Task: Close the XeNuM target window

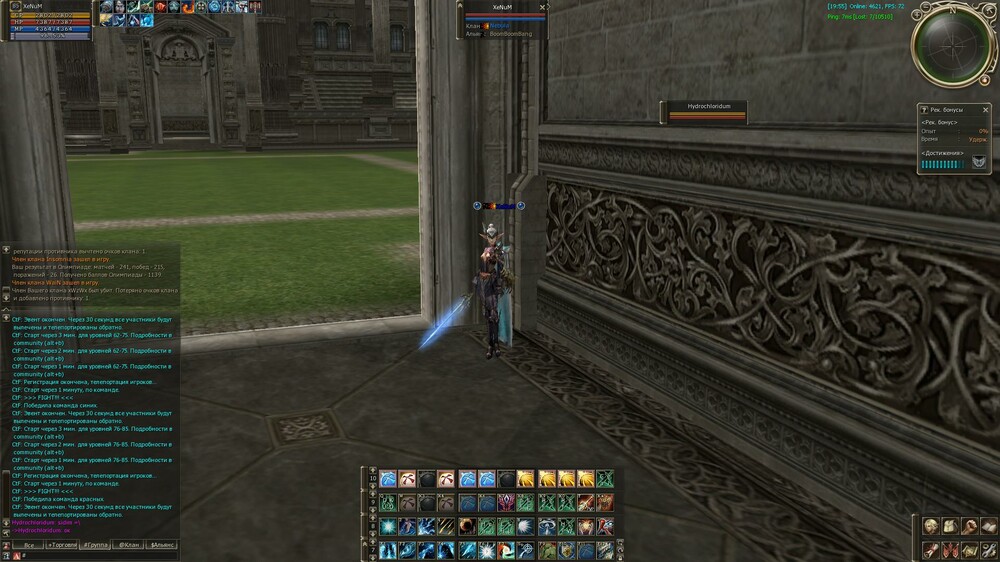Action: tap(543, 7)
